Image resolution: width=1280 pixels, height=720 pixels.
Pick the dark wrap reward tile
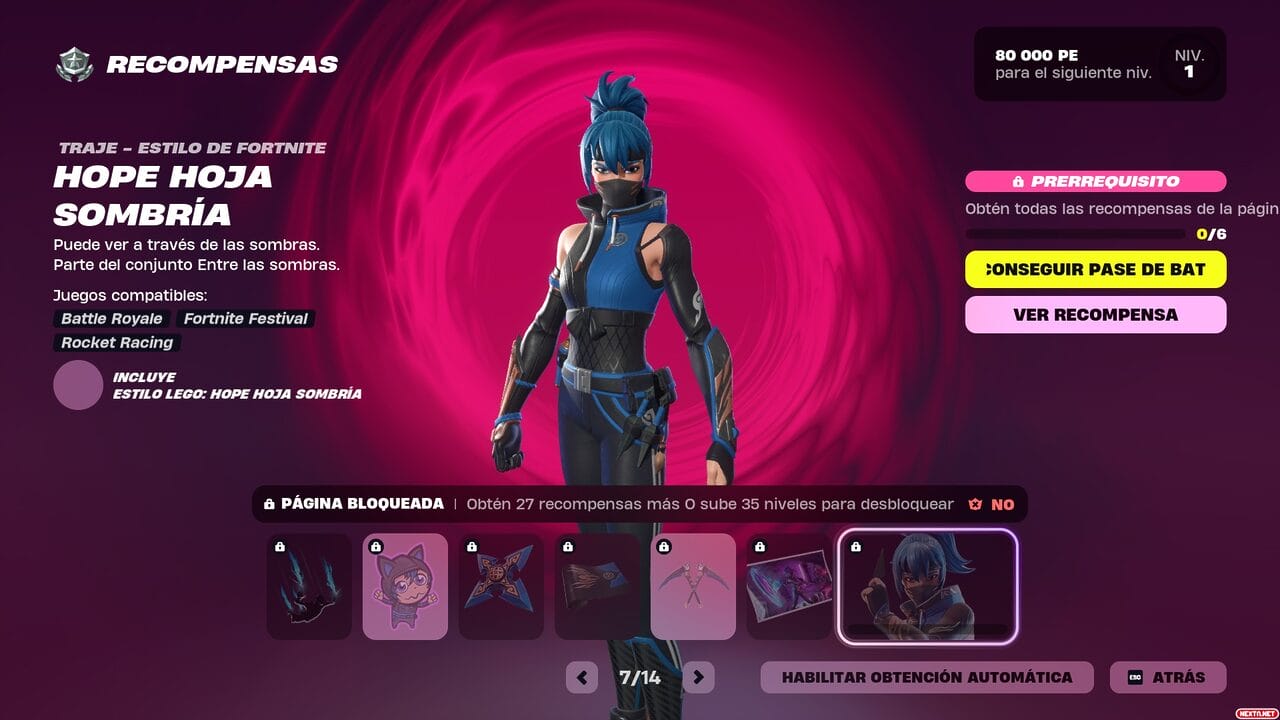597,587
